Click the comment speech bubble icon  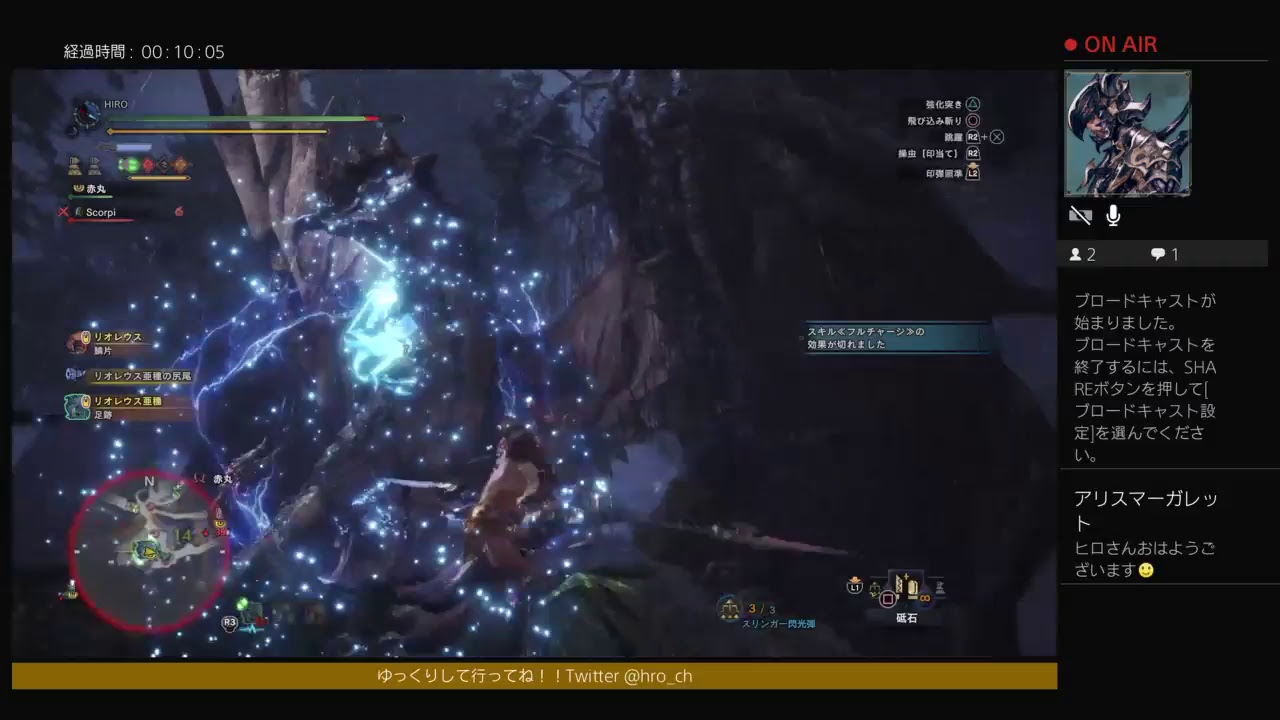coord(1157,254)
